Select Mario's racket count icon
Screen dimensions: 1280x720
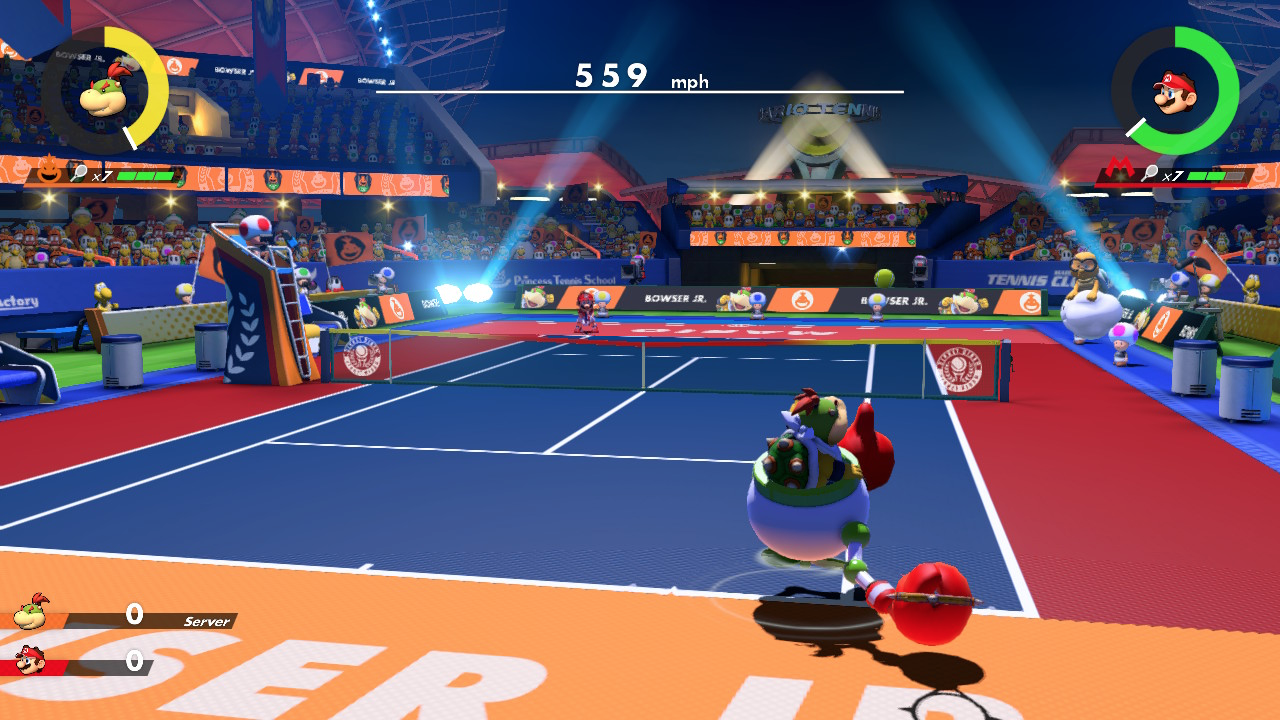coord(1150,174)
